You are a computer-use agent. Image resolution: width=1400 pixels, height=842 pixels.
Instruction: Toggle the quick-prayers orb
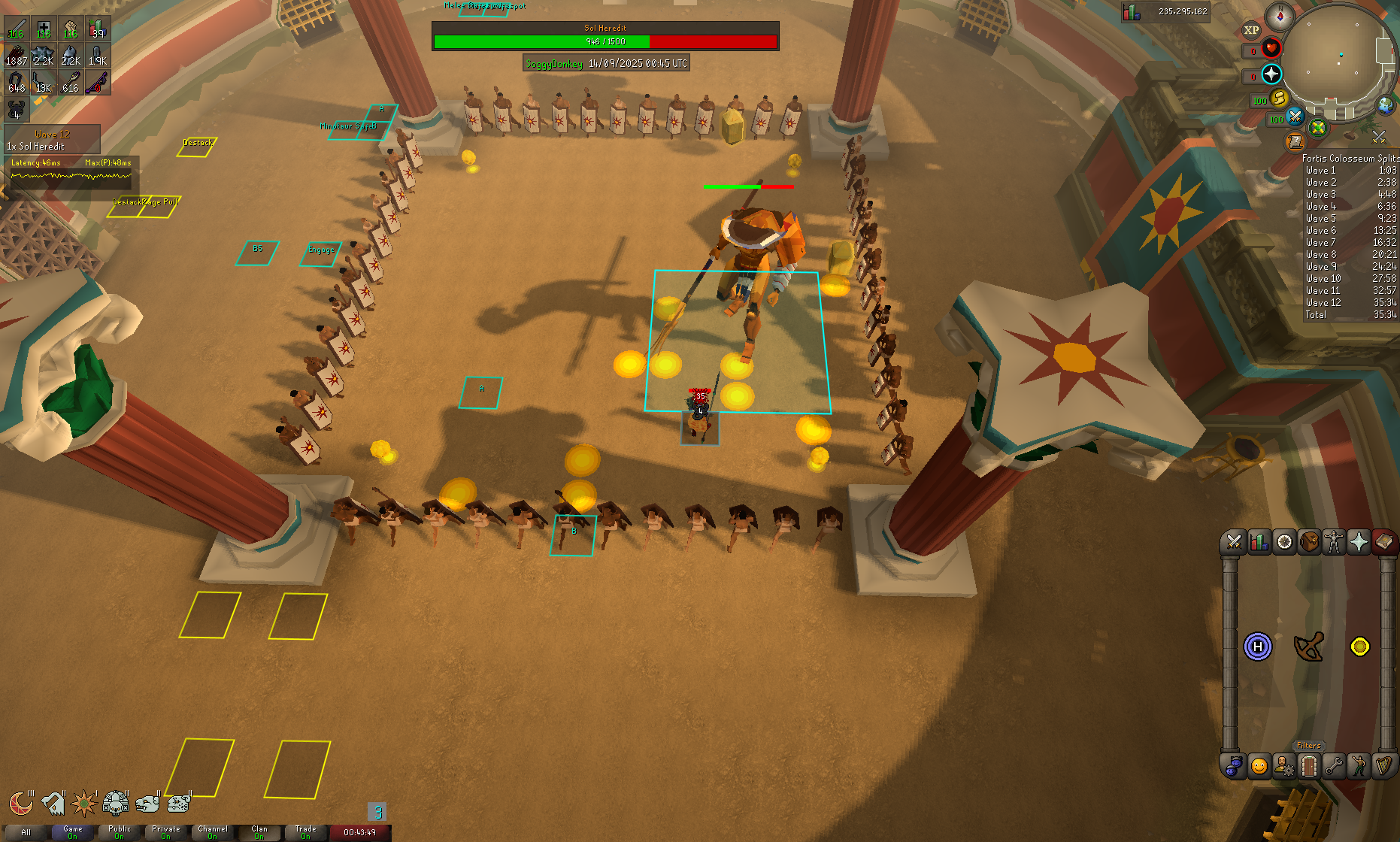[1271, 74]
